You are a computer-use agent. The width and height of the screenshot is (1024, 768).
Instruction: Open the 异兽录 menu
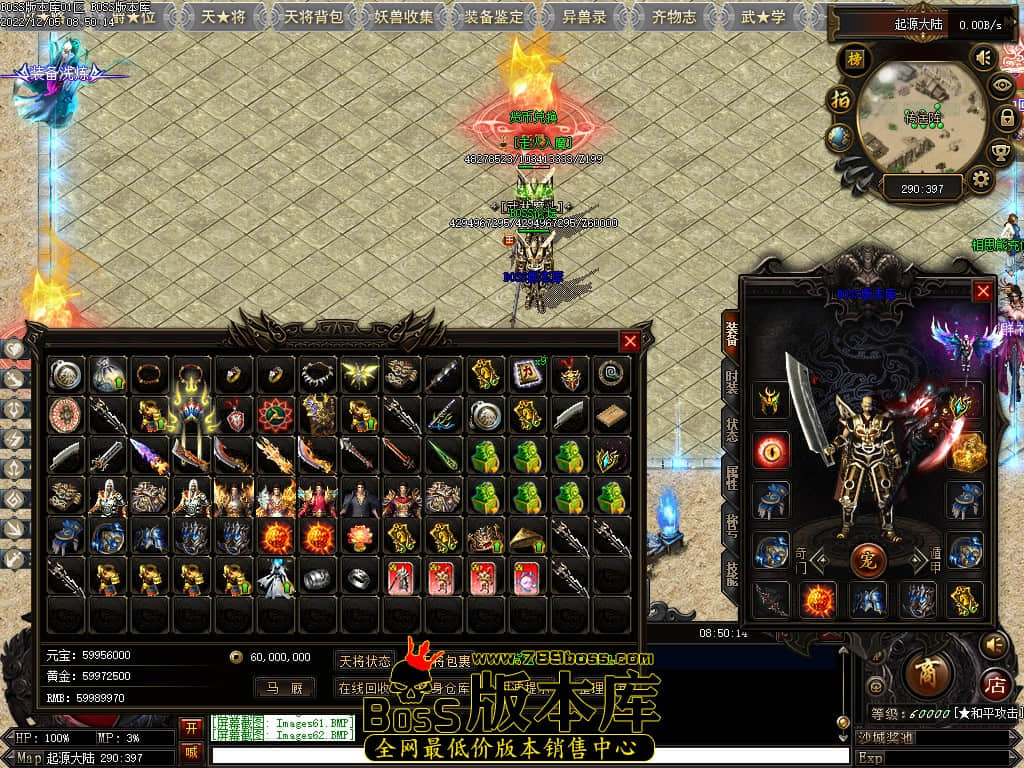click(x=584, y=16)
